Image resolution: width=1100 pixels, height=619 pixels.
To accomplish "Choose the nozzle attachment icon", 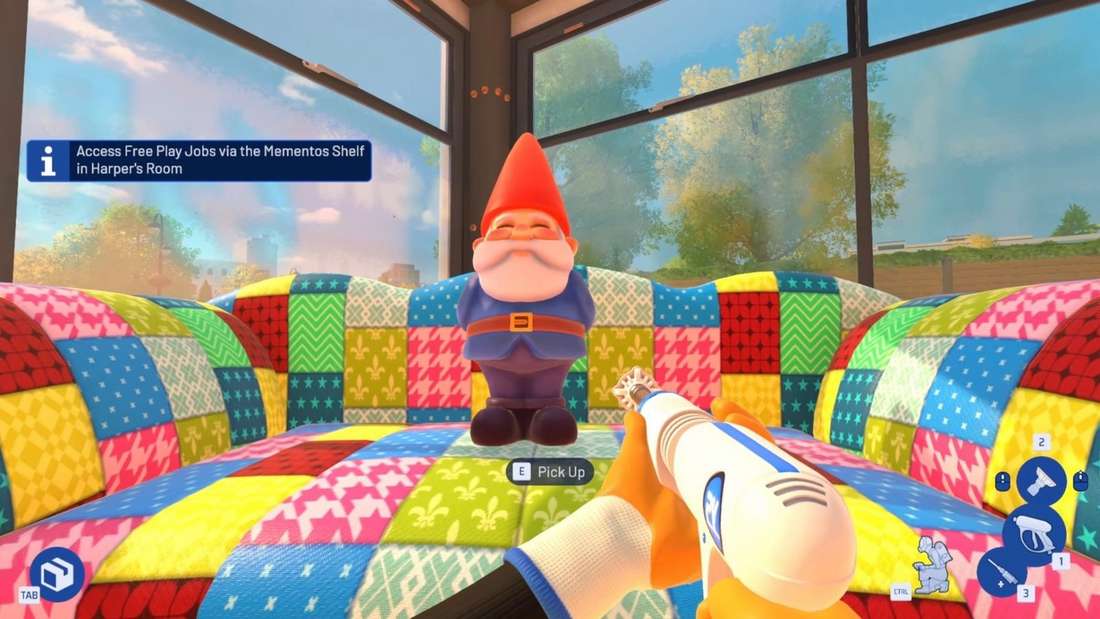I will tap(1040, 481).
